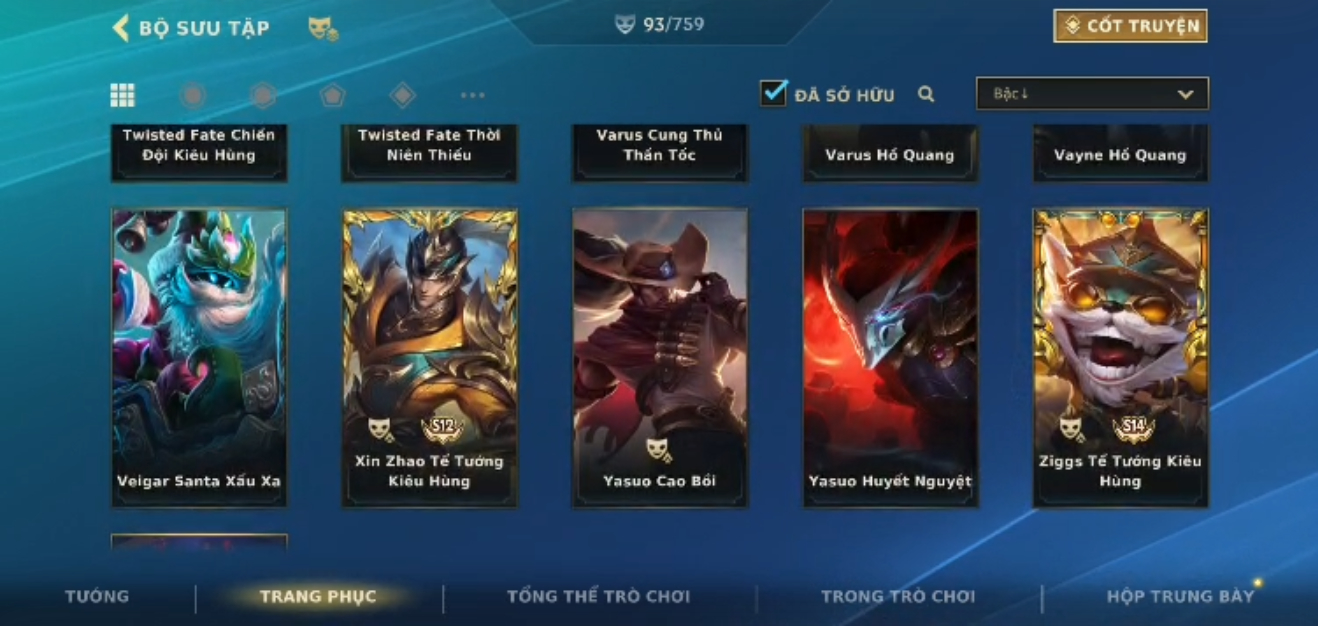Choose Xin Zhao Tế Tướng Kiêu Hùng skin
1318x626 pixels.
pos(429,357)
